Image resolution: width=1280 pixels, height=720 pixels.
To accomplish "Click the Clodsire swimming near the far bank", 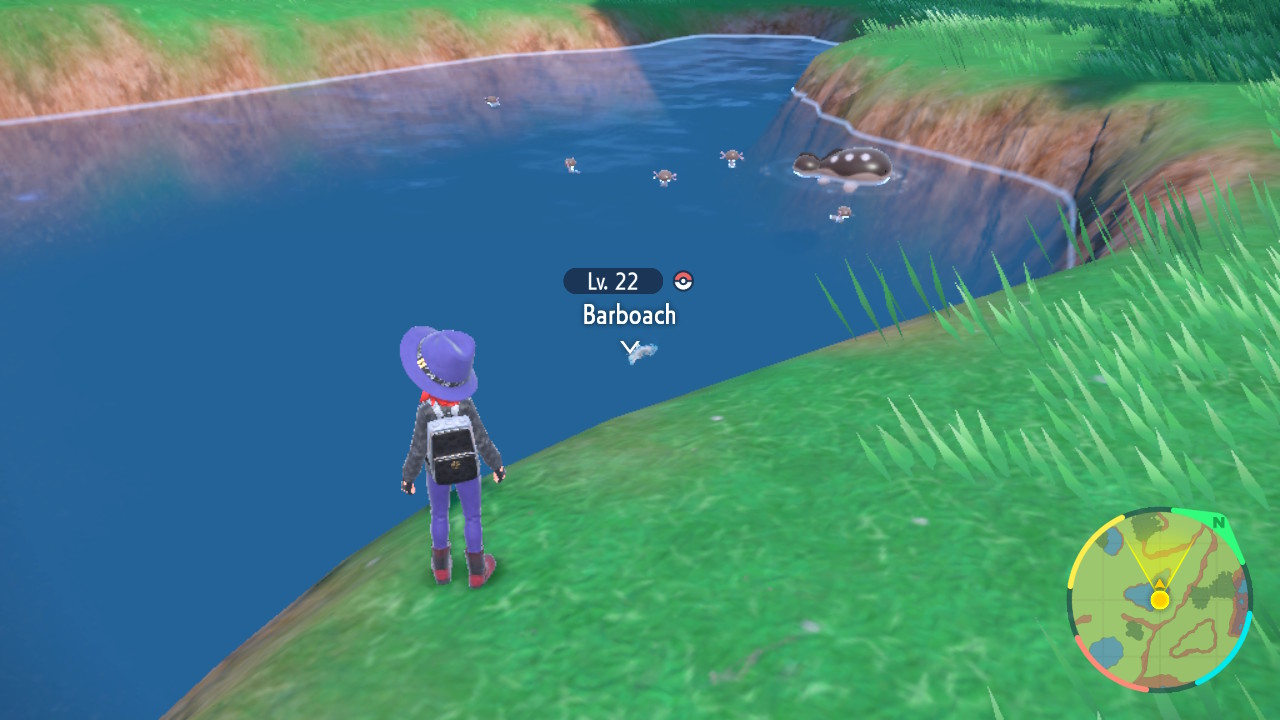I will [x=840, y=165].
